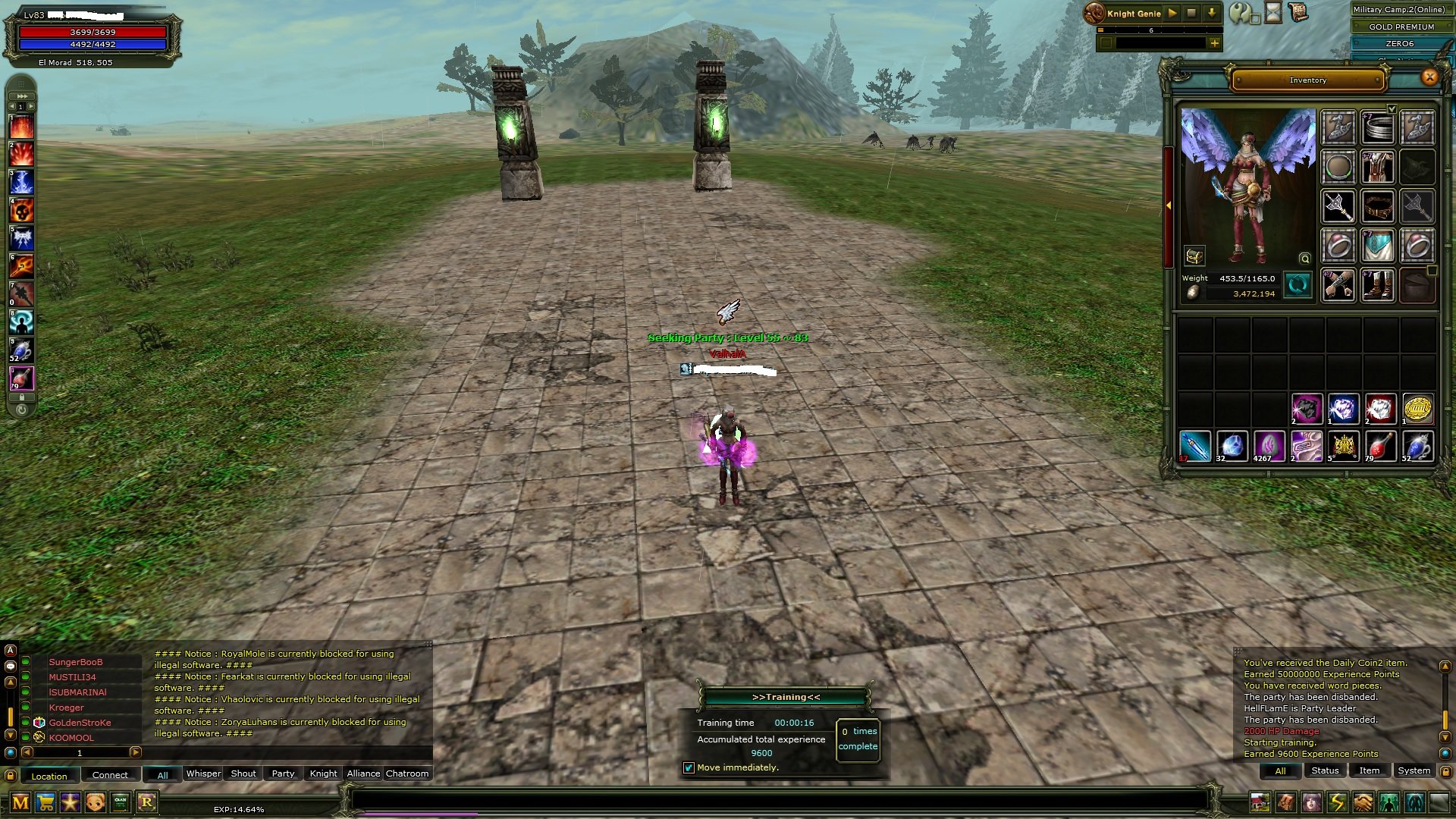Open the Party chat tab

pos(283,773)
